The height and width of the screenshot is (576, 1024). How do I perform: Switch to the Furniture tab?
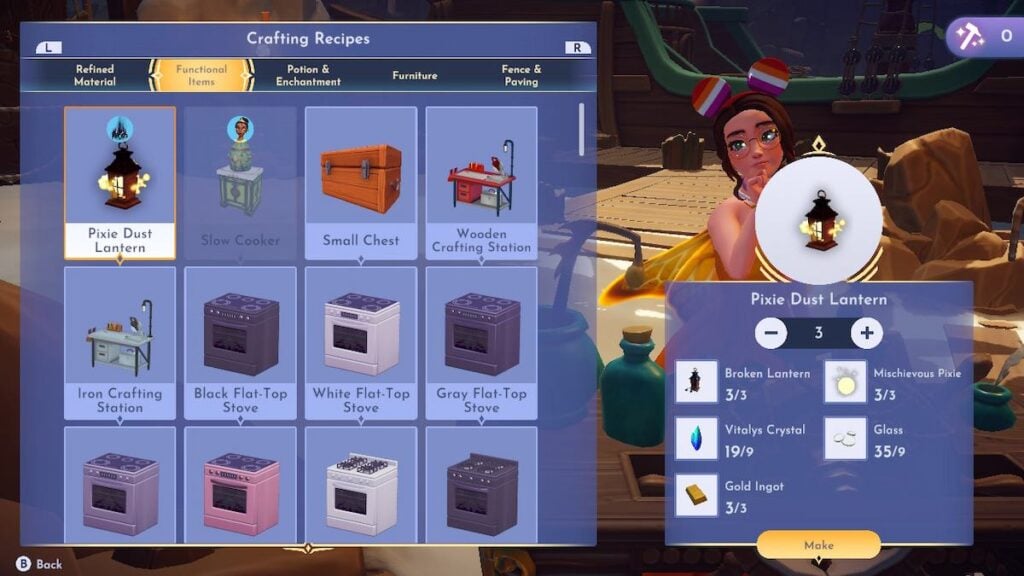[x=414, y=75]
